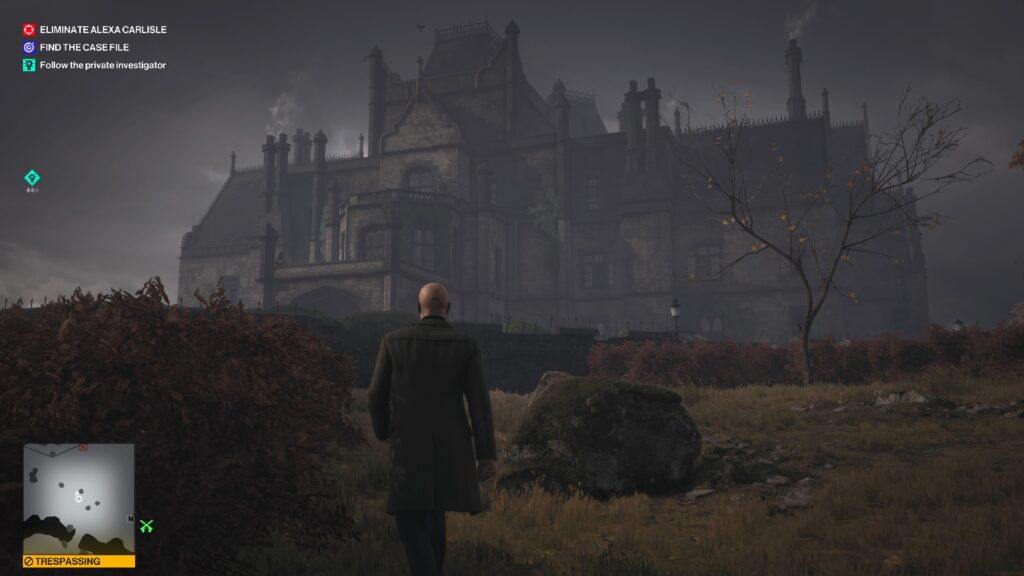Click the teal waypoint marker showing 44m
1024x576 pixels.
pos(32,178)
